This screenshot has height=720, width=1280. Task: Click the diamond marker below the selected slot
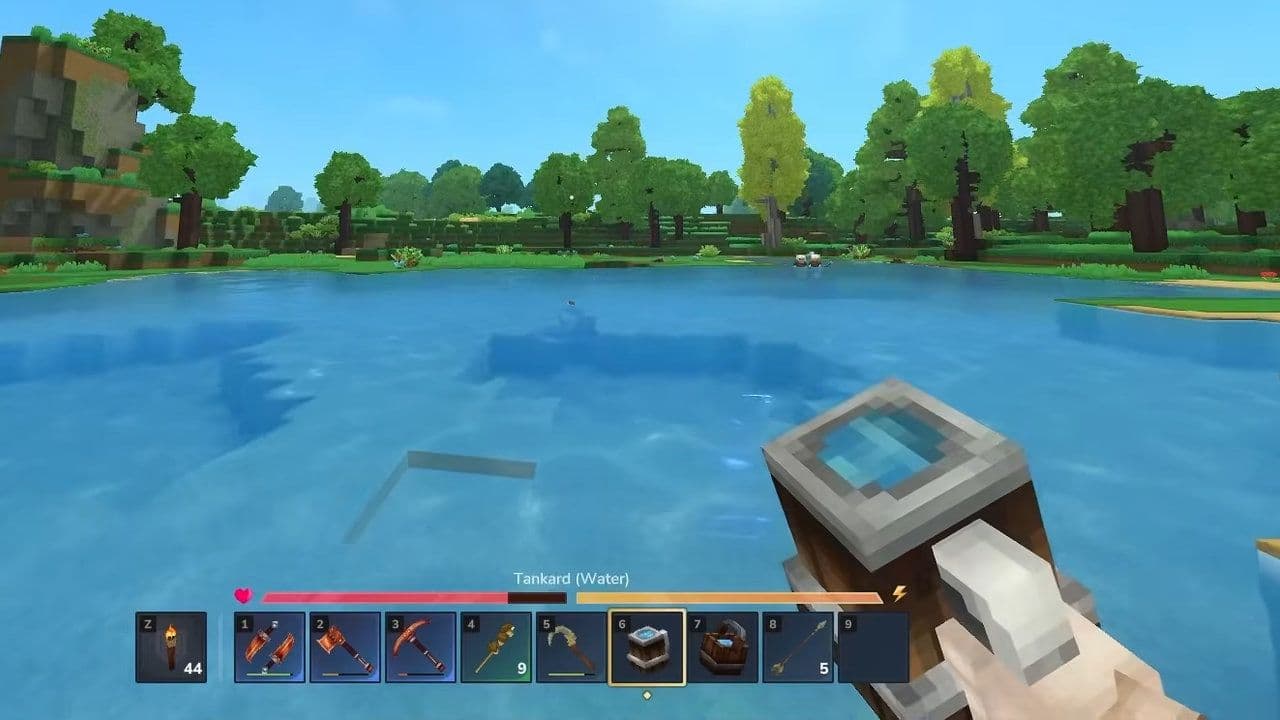point(648,693)
